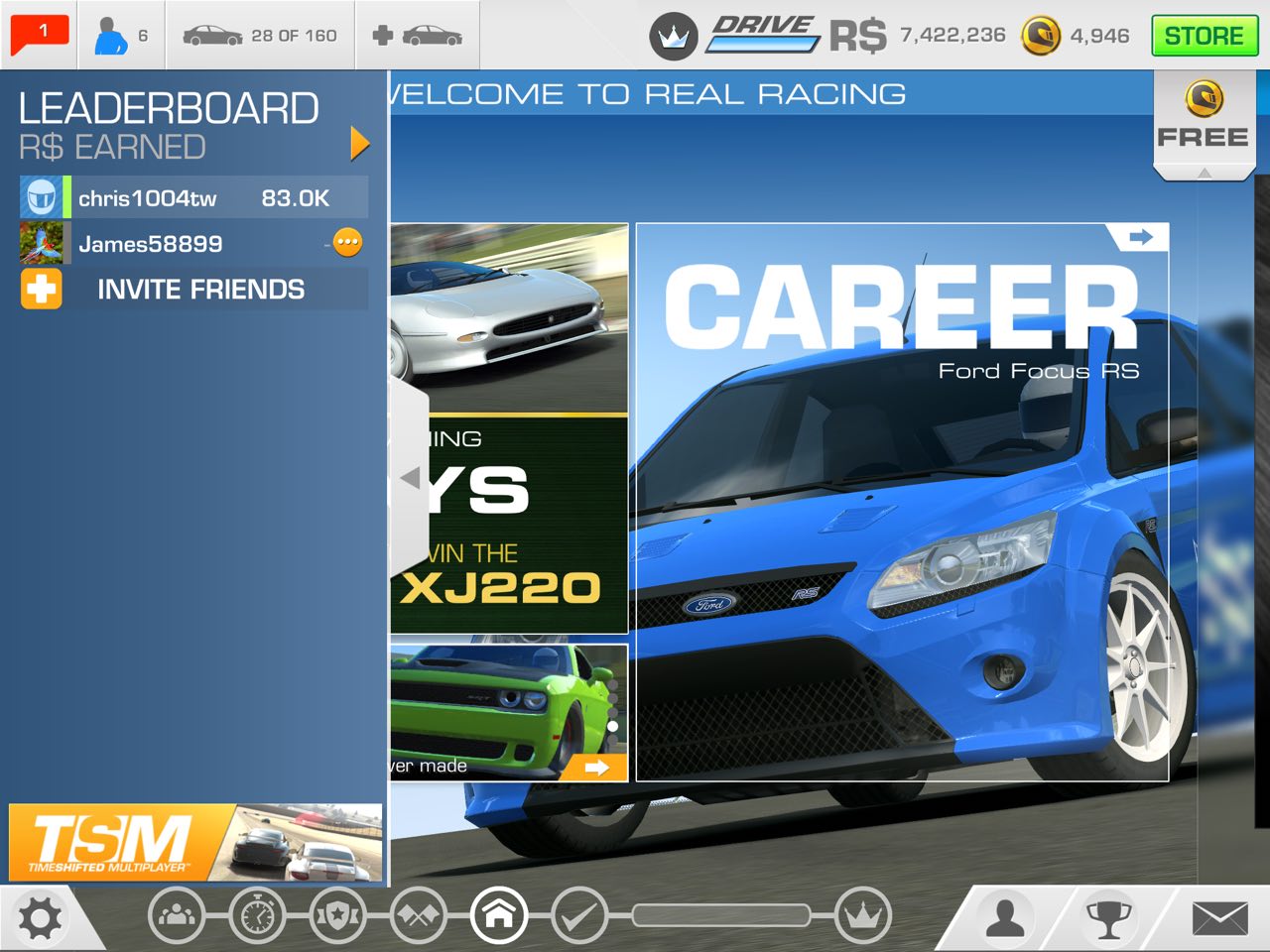Open the envelope mail icon

(1219, 918)
